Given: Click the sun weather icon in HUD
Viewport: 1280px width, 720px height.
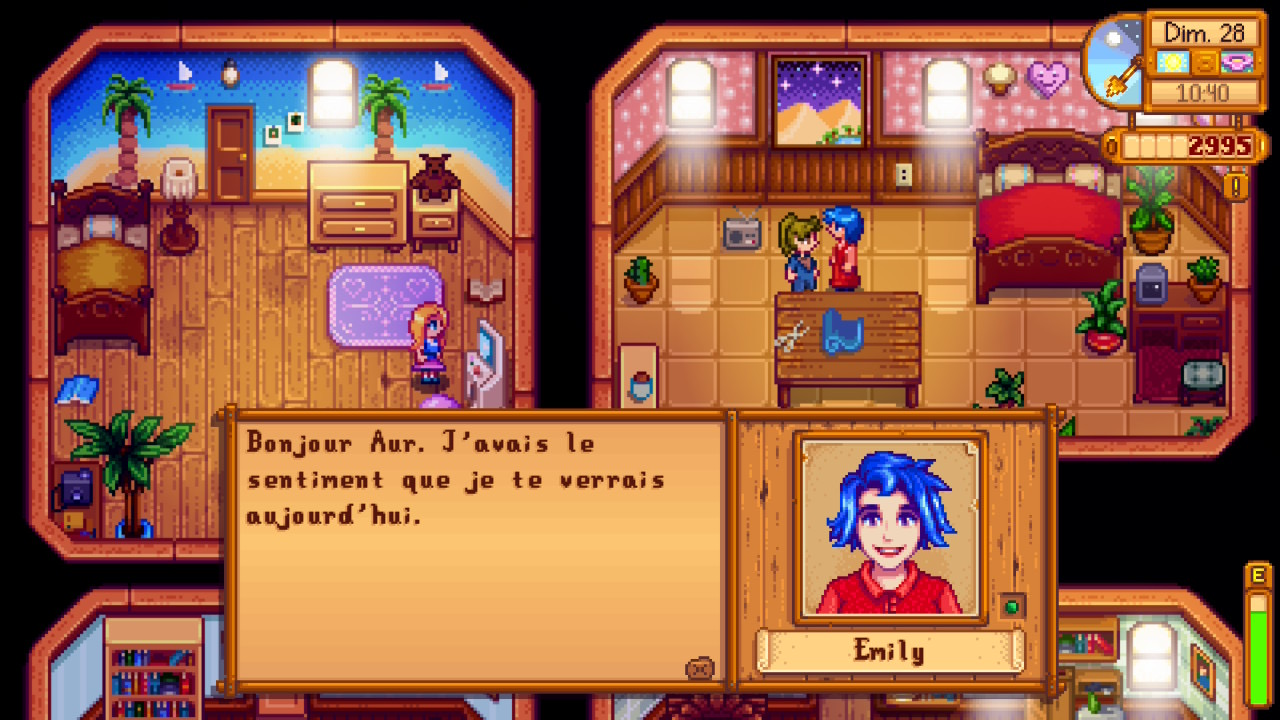Looking at the screenshot, I should (x=1173, y=62).
